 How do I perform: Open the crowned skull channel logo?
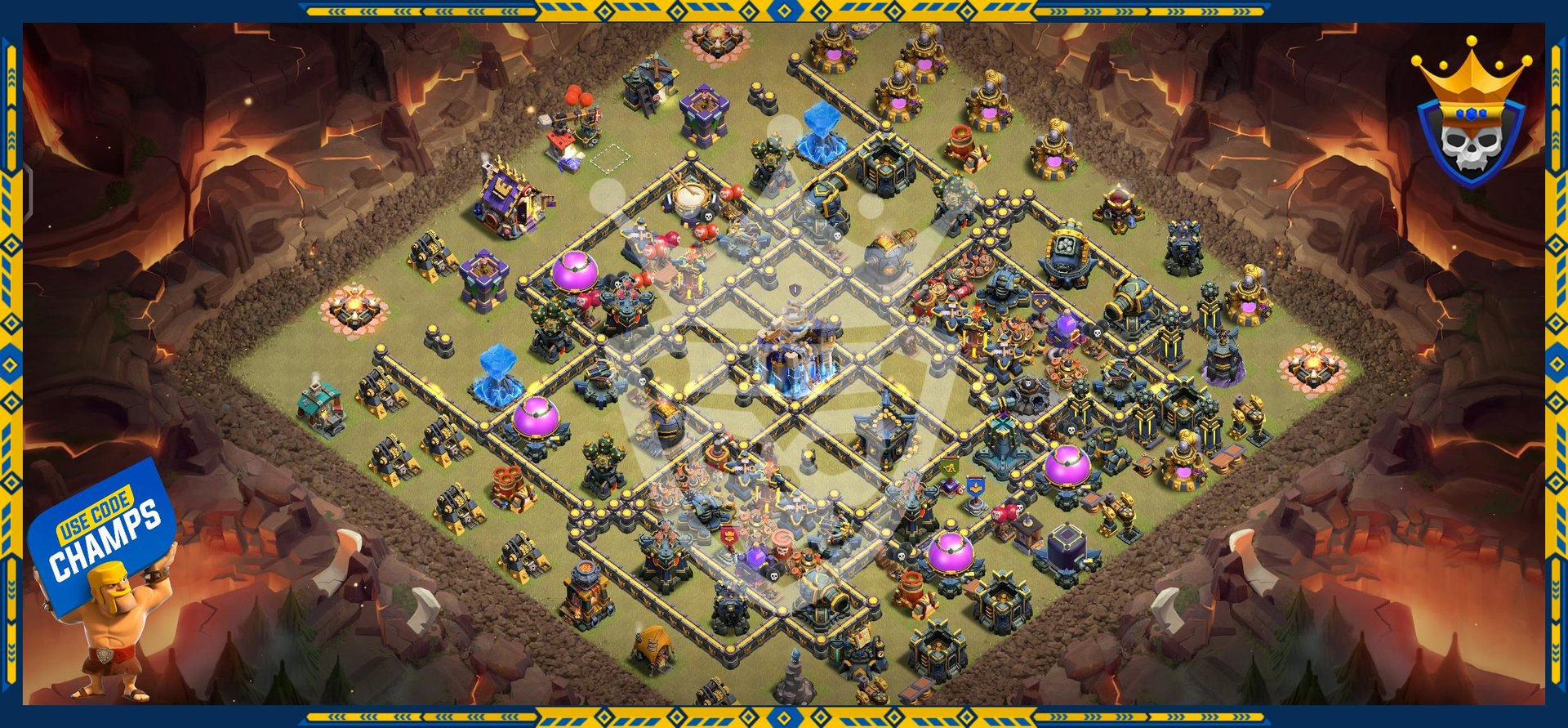click(x=1470, y=116)
